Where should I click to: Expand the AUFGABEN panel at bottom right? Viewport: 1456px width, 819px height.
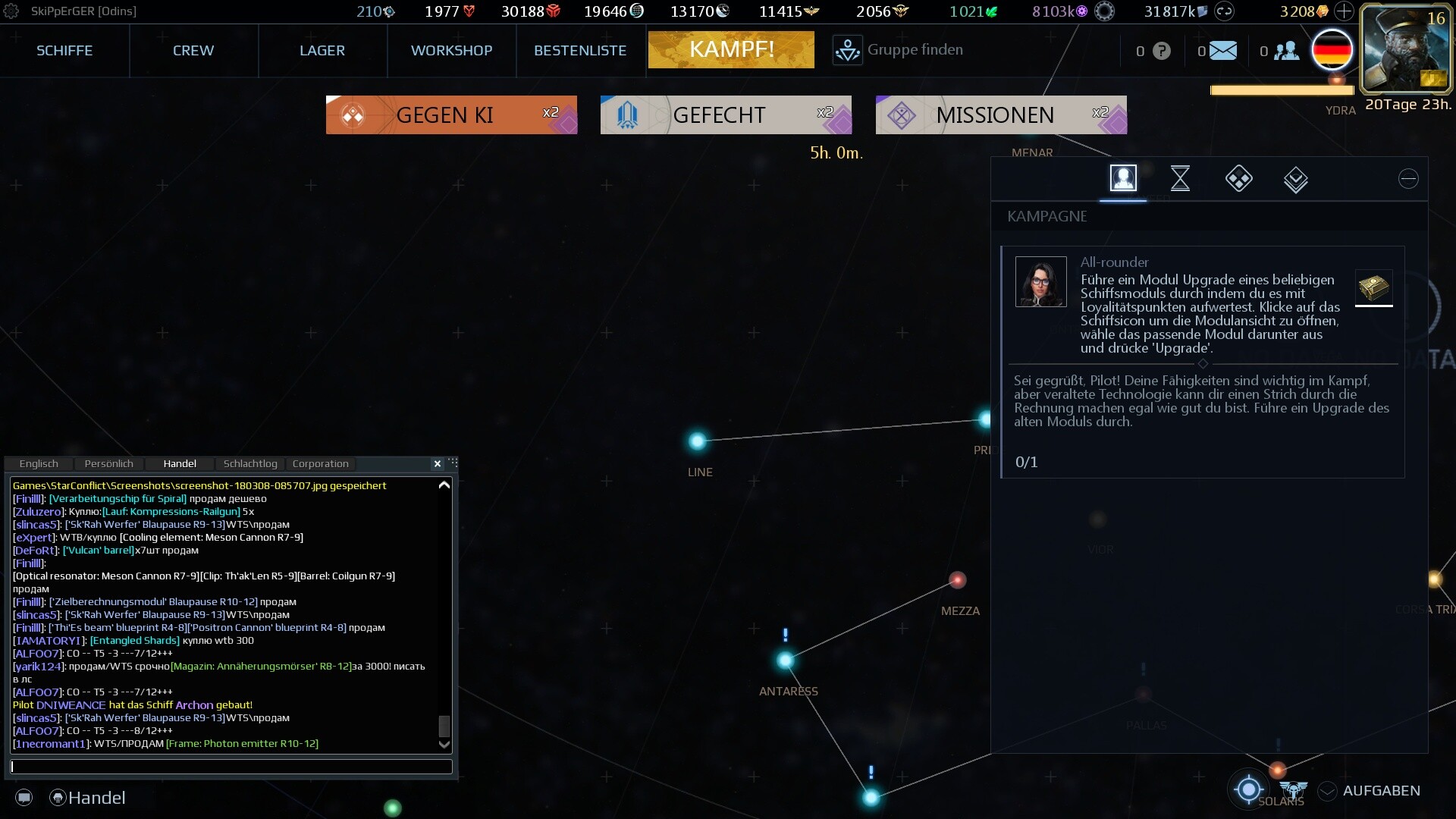[1326, 790]
